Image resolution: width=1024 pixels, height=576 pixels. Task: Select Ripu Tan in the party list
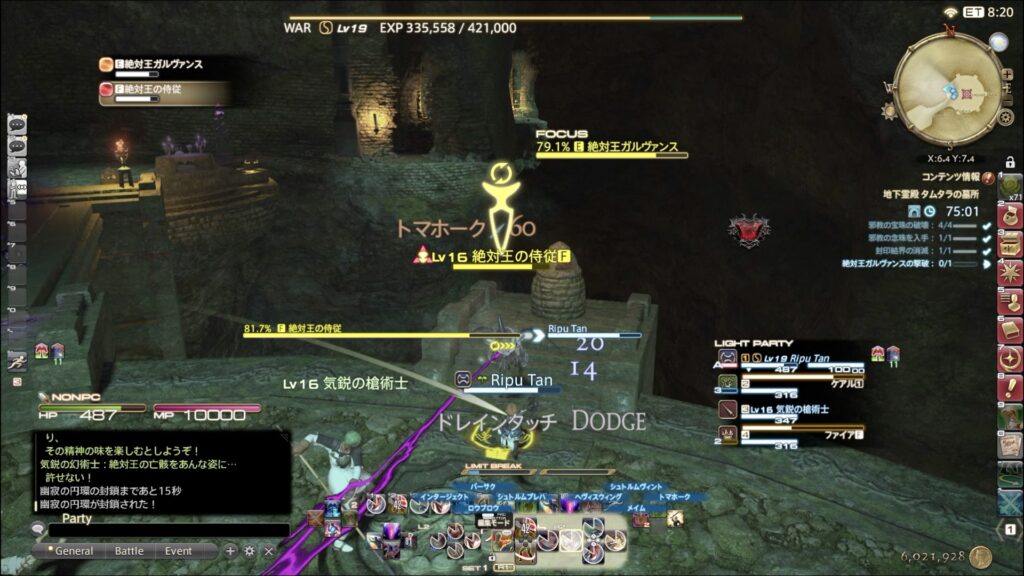pyautogui.click(x=790, y=358)
